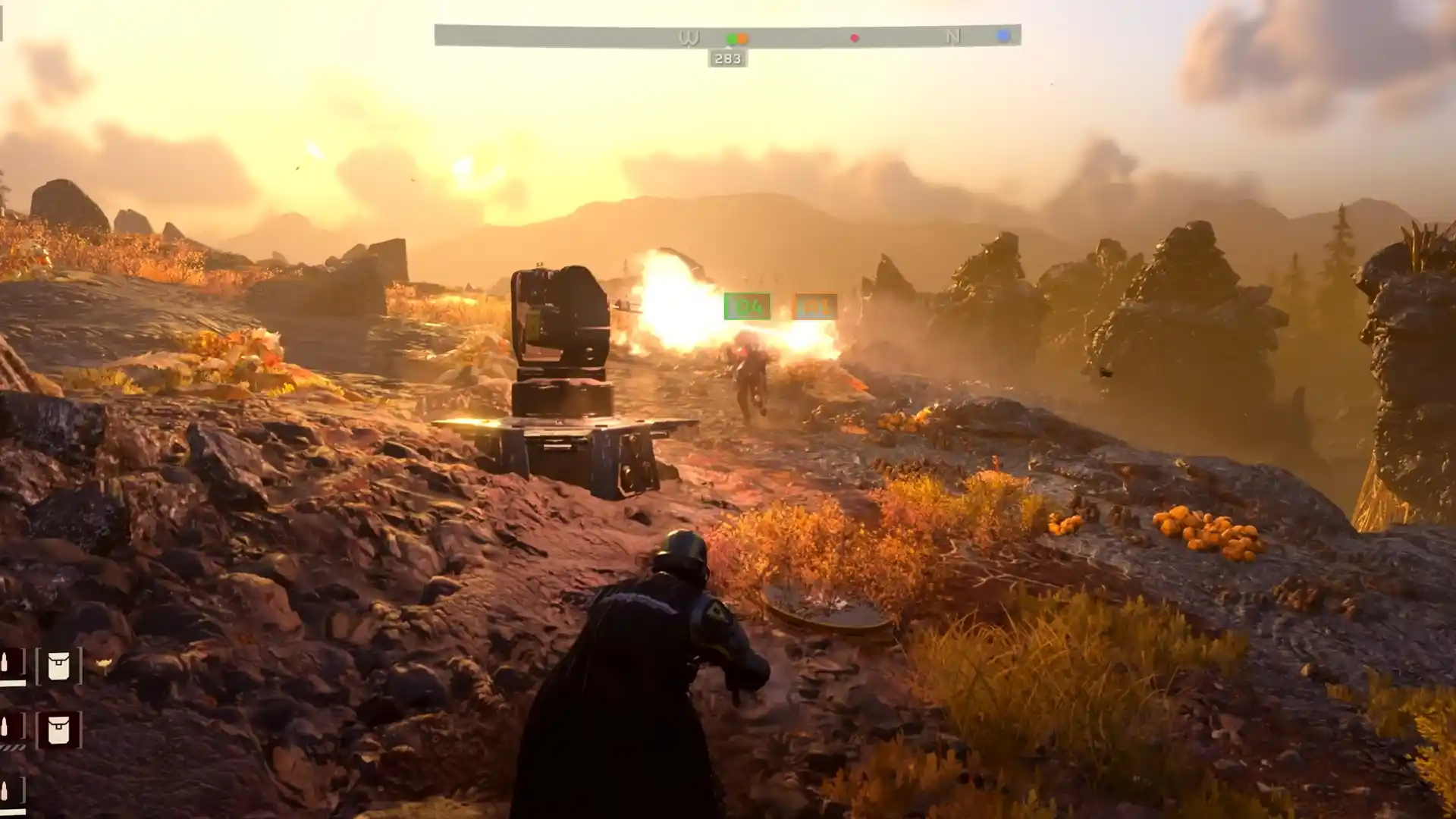Click the hazard-striped bar near the ammo icons
The height and width of the screenshot is (819, 1456).
point(12,748)
